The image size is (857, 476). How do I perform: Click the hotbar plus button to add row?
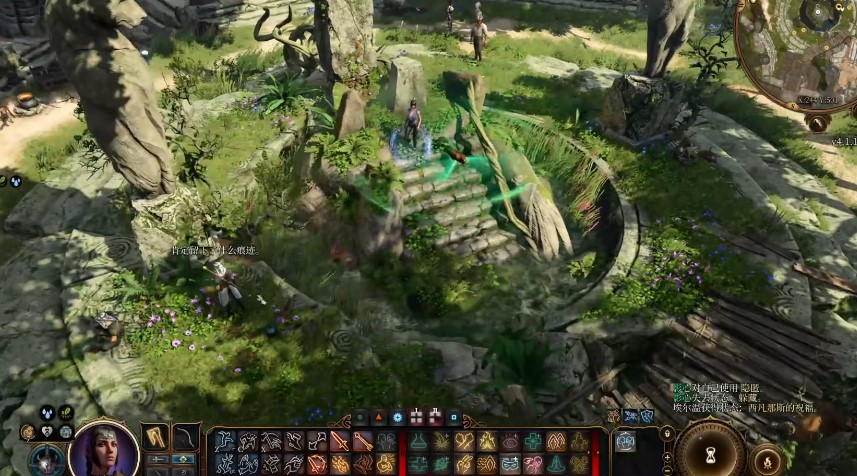point(667,456)
